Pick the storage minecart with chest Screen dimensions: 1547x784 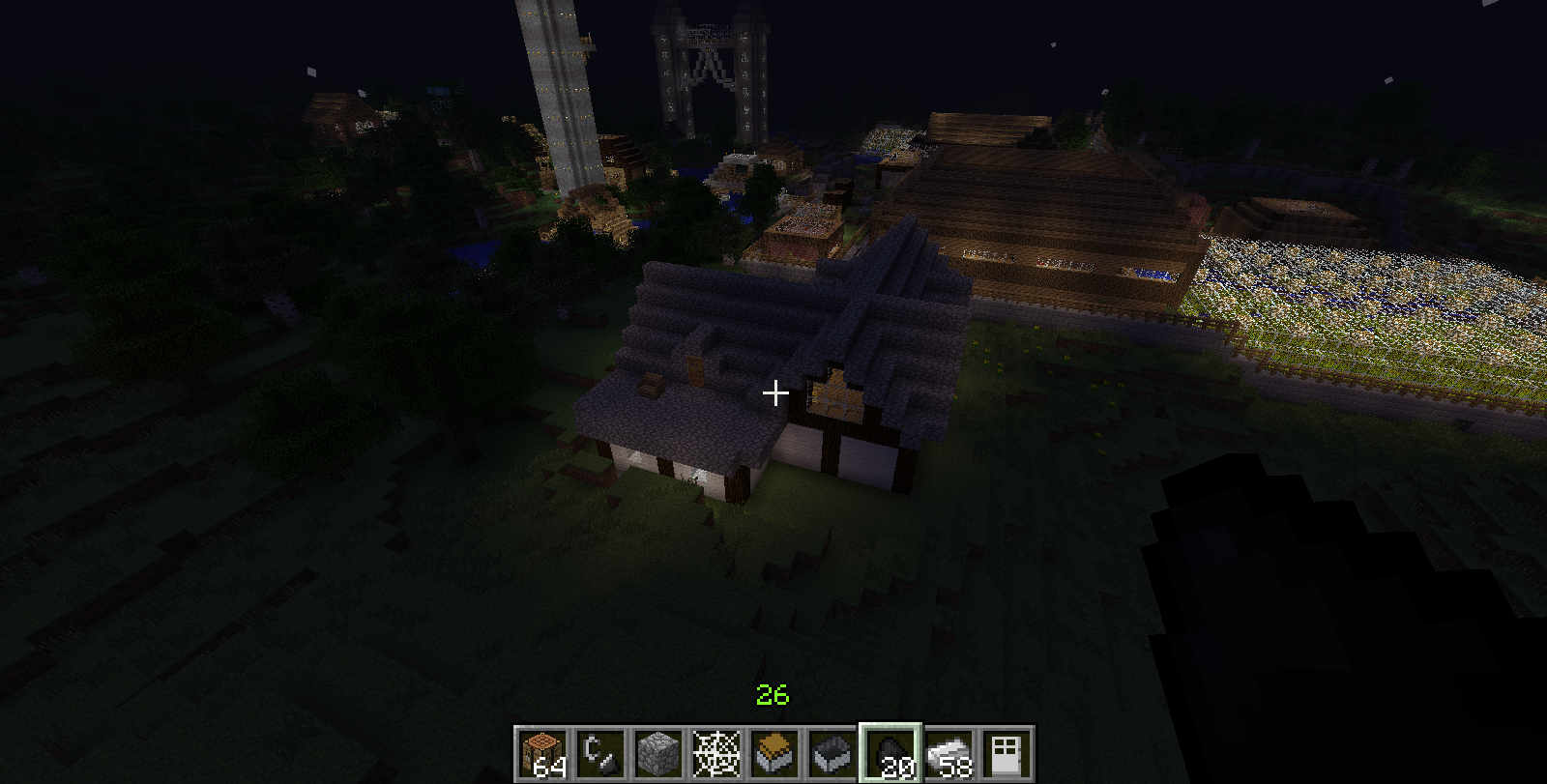coord(774,753)
